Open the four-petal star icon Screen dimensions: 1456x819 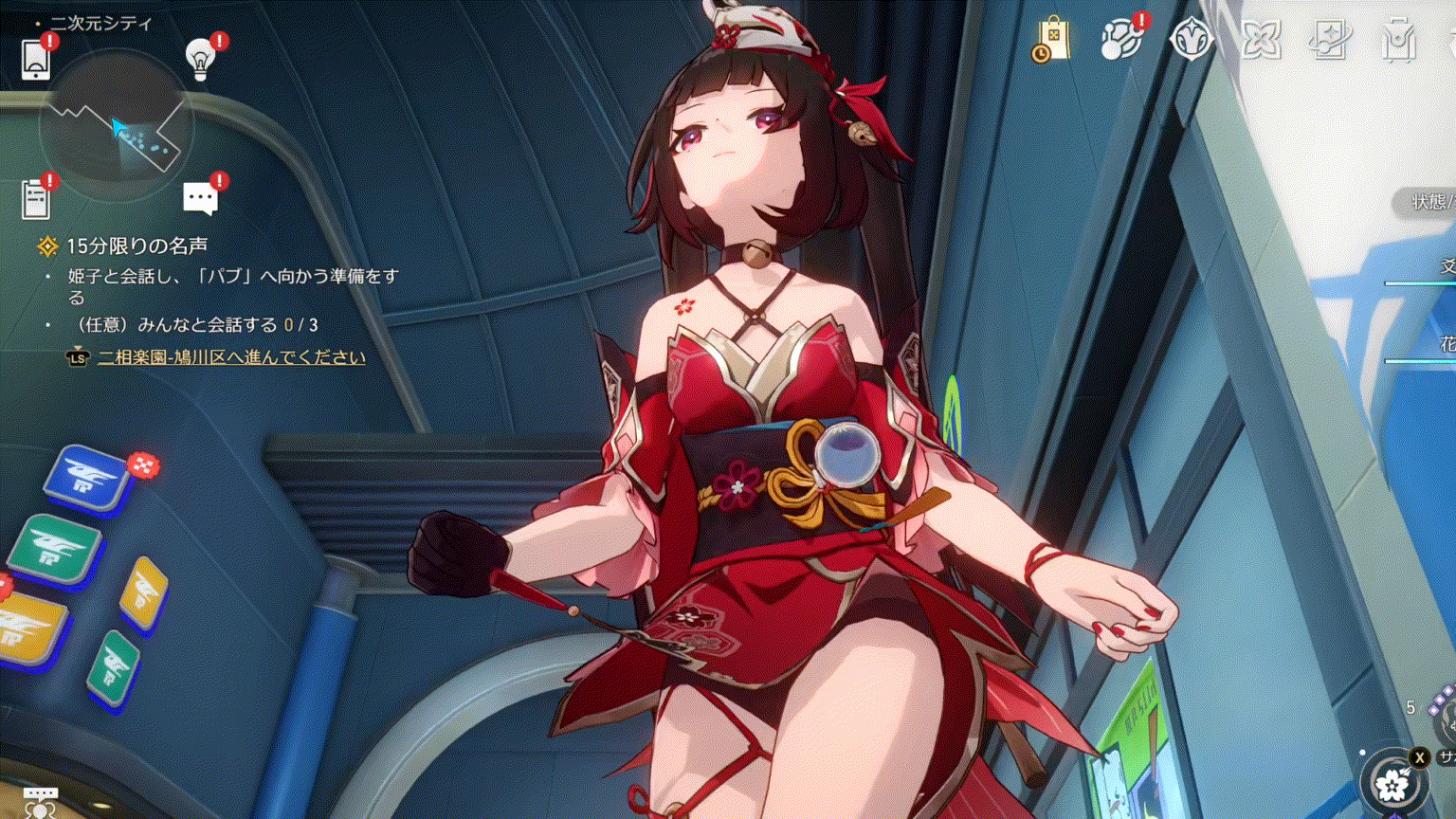pos(1261,41)
